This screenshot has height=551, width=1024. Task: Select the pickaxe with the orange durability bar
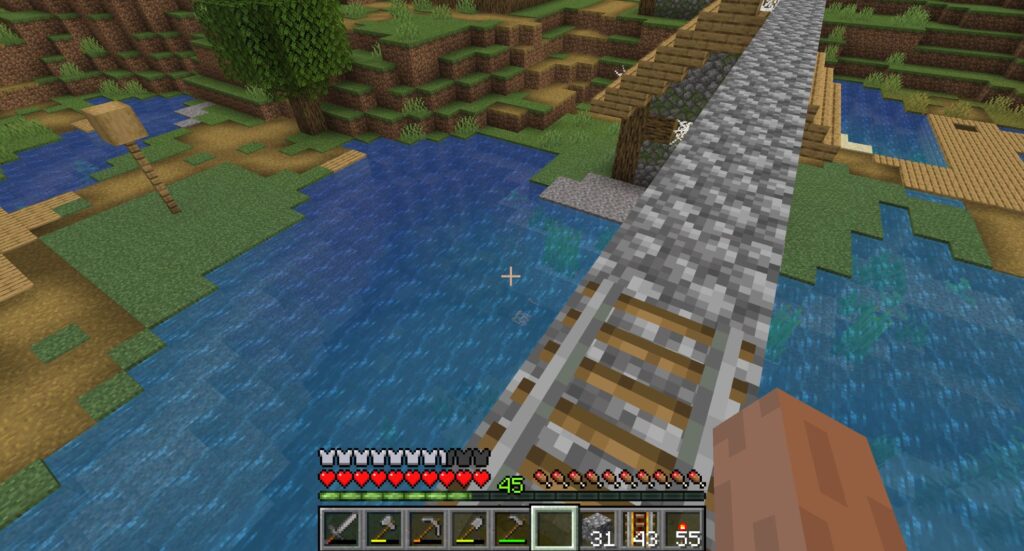[x=426, y=527]
